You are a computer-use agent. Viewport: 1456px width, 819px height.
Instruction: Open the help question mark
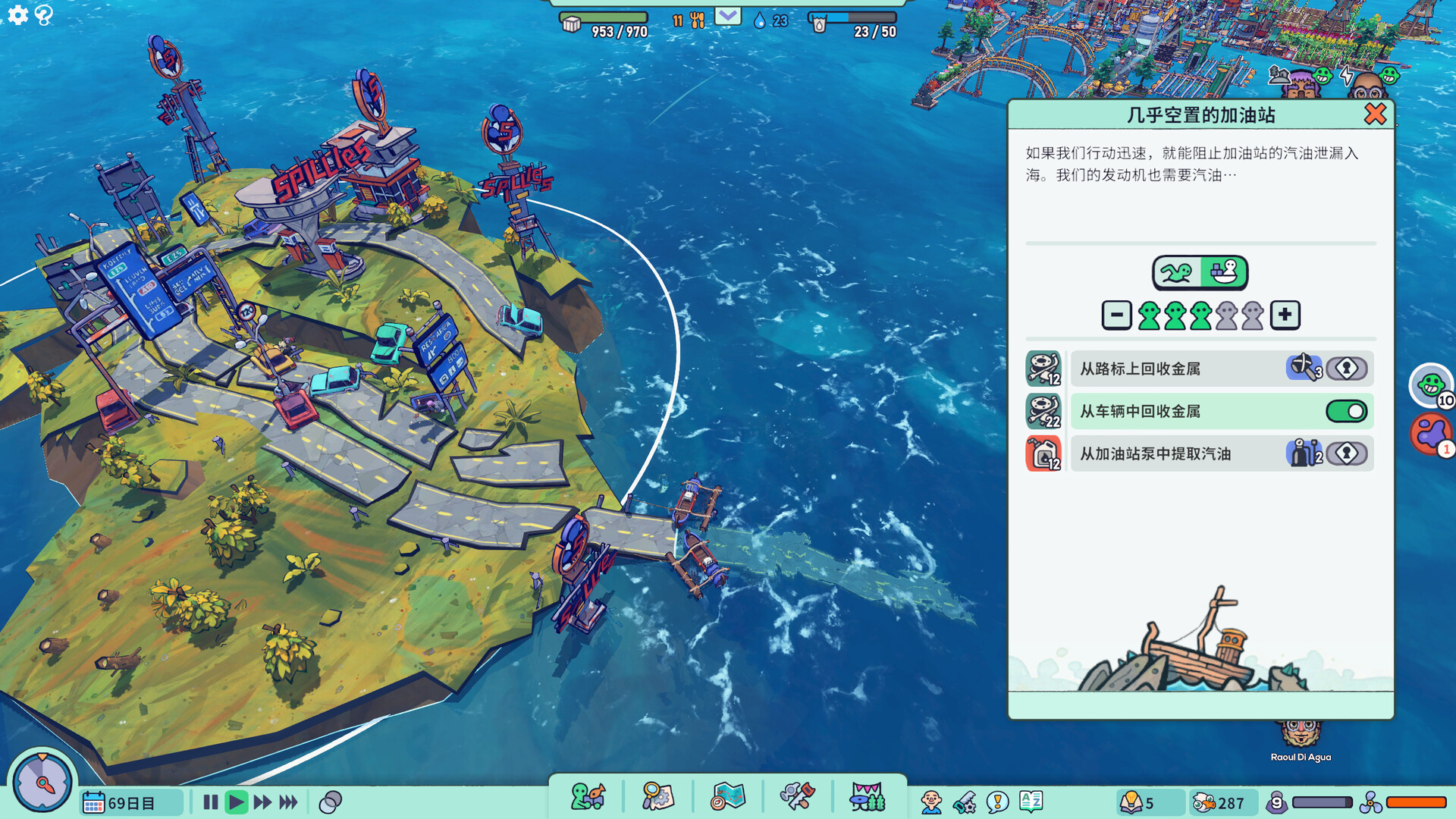click(44, 14)
